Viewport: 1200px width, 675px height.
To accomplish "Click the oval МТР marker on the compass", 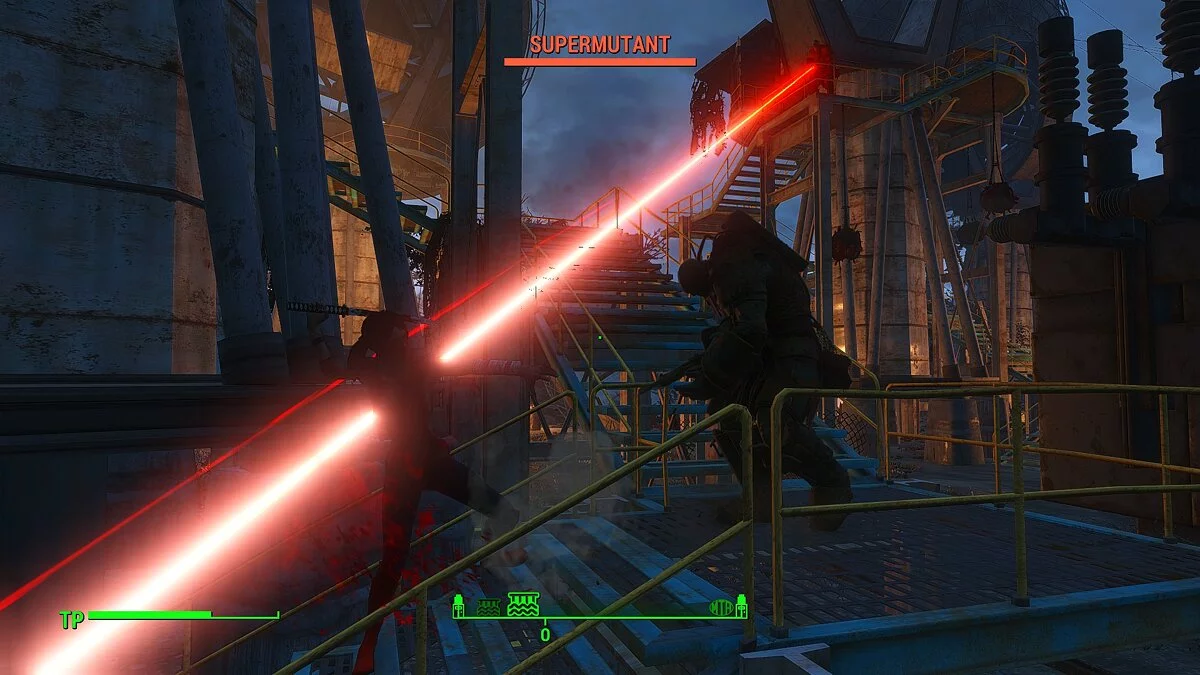I will point(720,606).
